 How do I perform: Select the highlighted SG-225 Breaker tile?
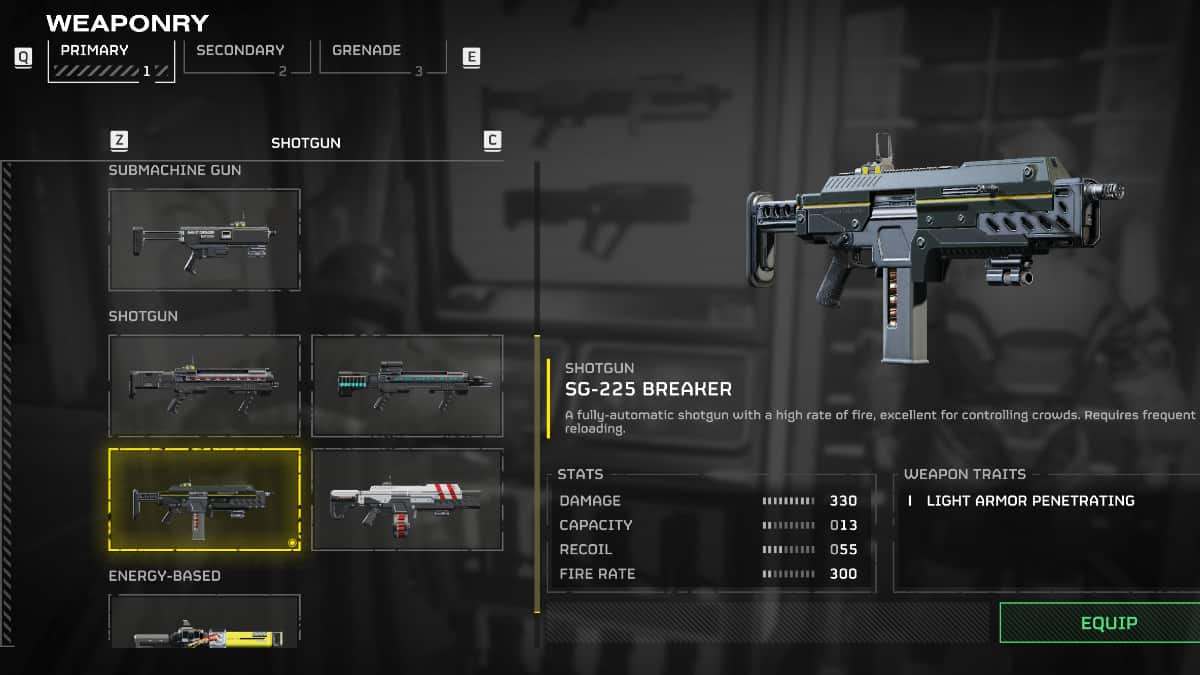pos(204,499)
